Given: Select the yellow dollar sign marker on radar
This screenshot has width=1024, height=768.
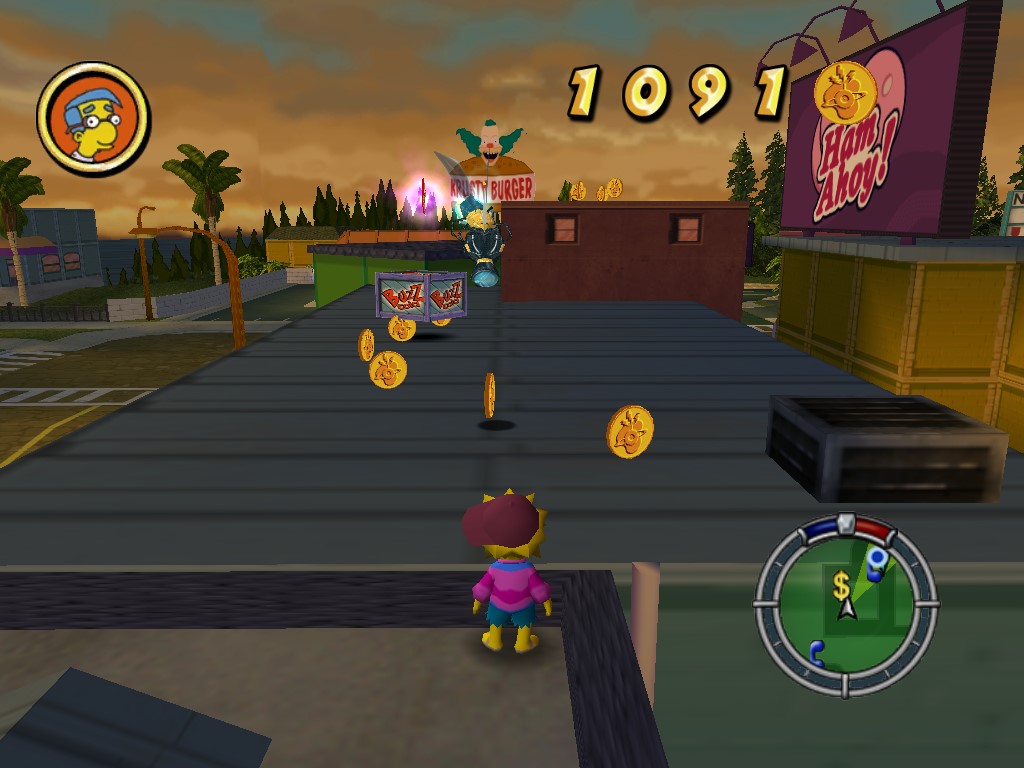Looking at the screenshot, I should coord(842,585).
